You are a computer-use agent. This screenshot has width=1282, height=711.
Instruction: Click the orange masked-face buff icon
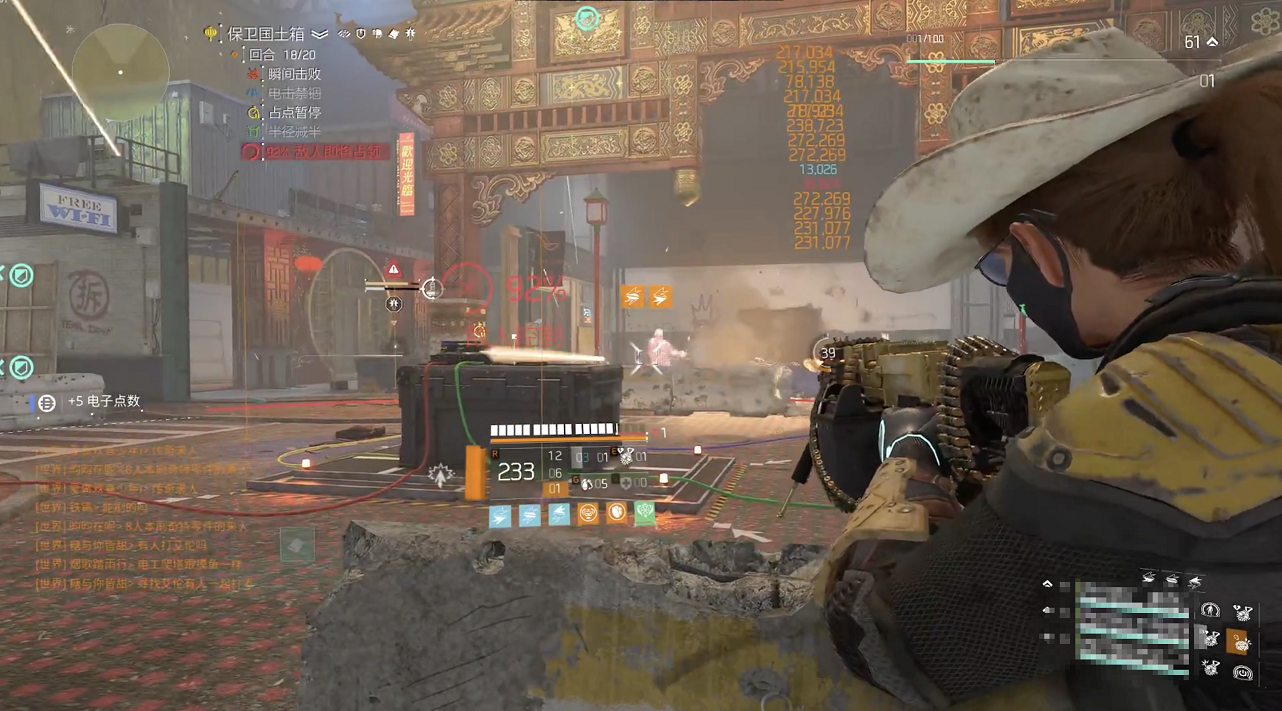coord(589,514)
